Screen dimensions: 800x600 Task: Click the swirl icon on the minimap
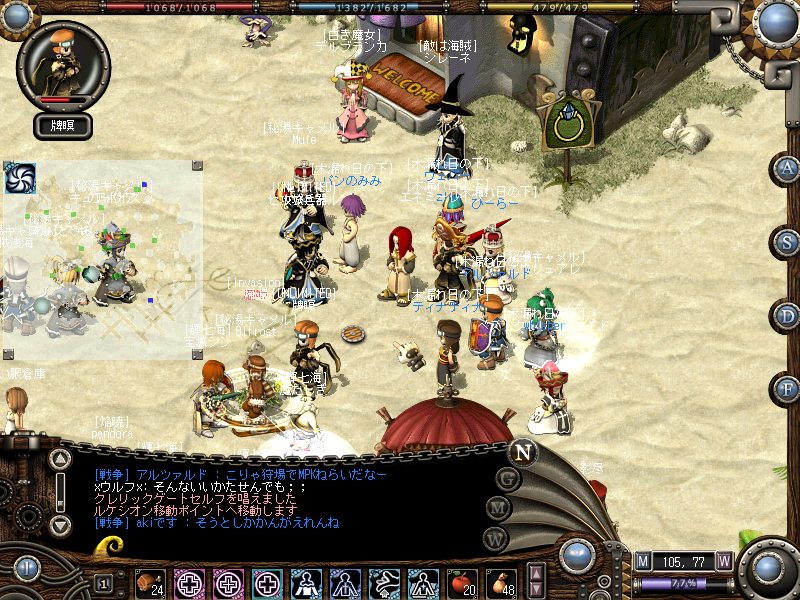coord(20,178)
